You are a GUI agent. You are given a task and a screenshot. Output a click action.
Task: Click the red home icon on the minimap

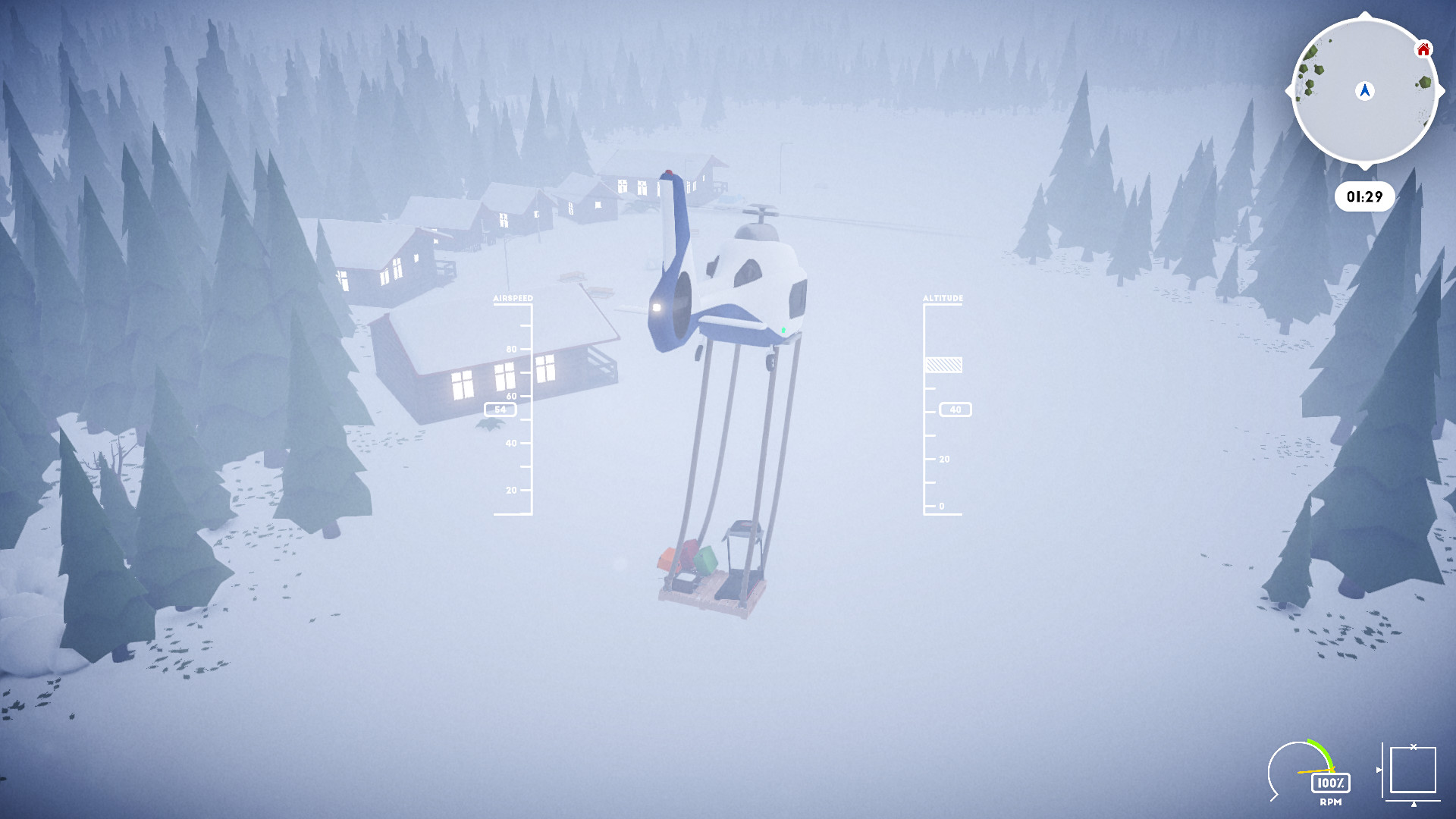(x=1423, y=49)
